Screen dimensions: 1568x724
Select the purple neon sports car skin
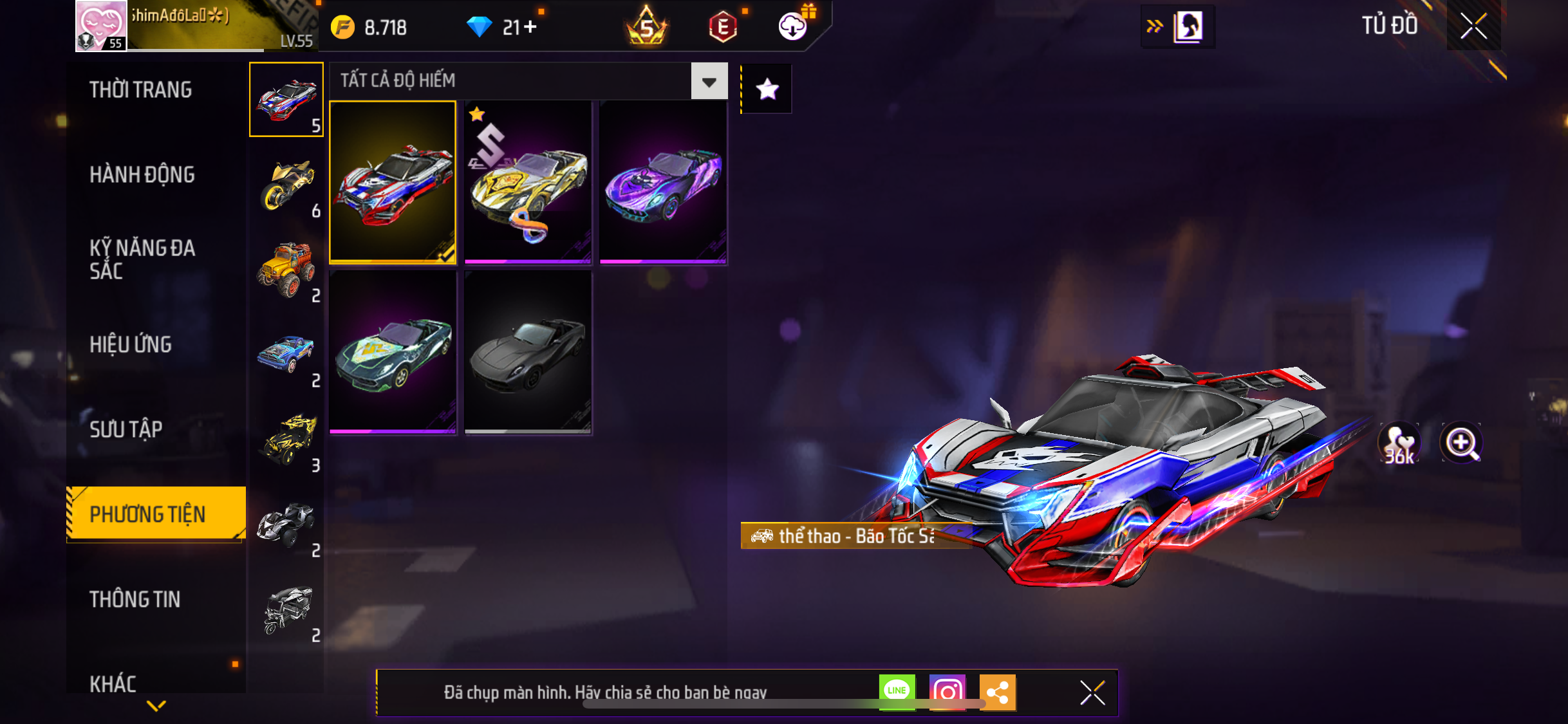pos(663,183)
